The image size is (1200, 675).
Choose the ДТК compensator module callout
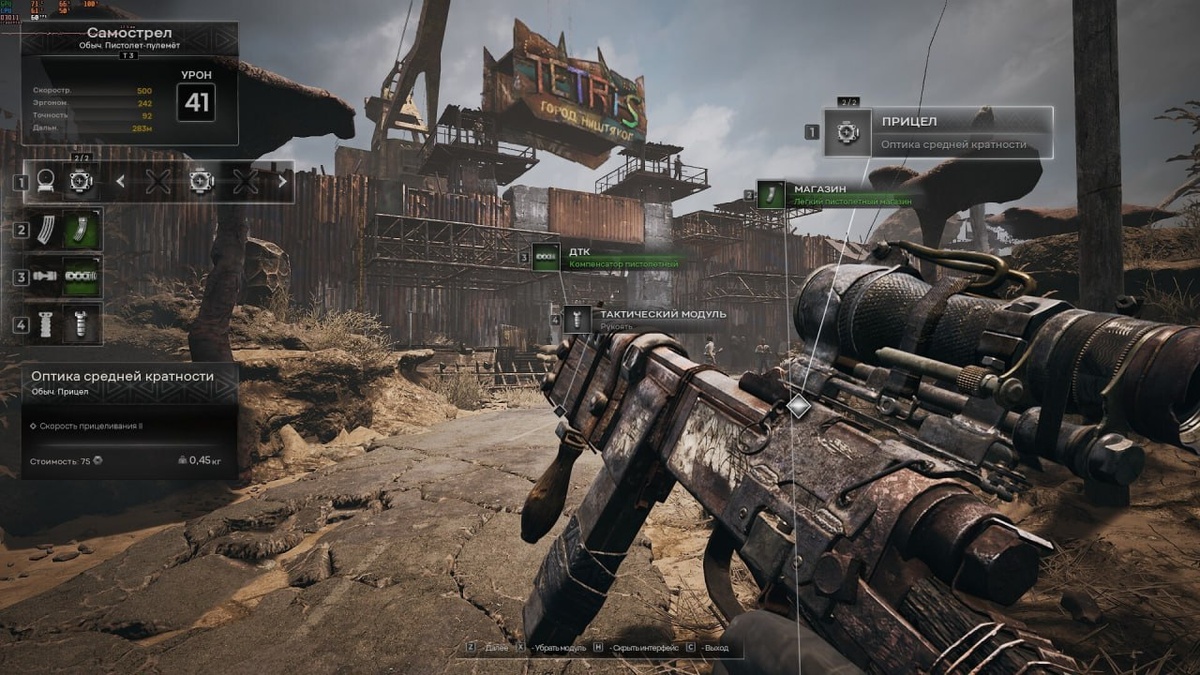point(610,257)
